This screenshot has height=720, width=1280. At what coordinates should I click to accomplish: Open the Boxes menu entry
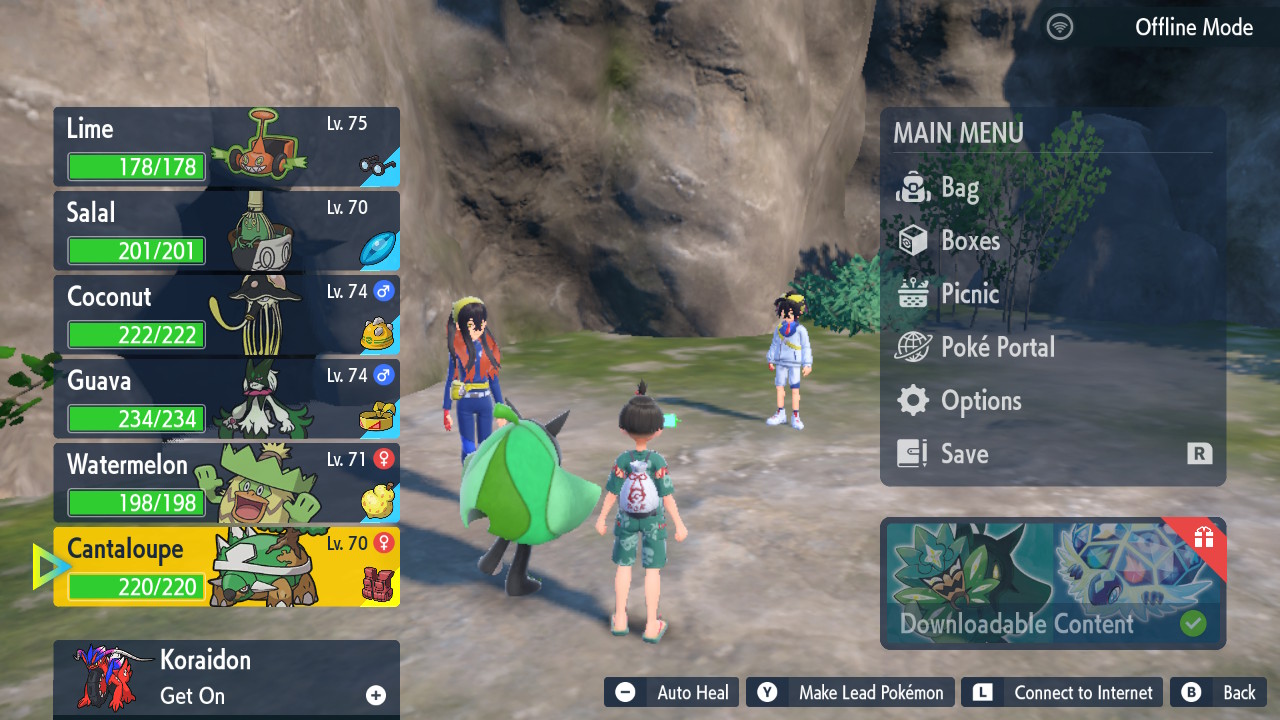point(970,241)
